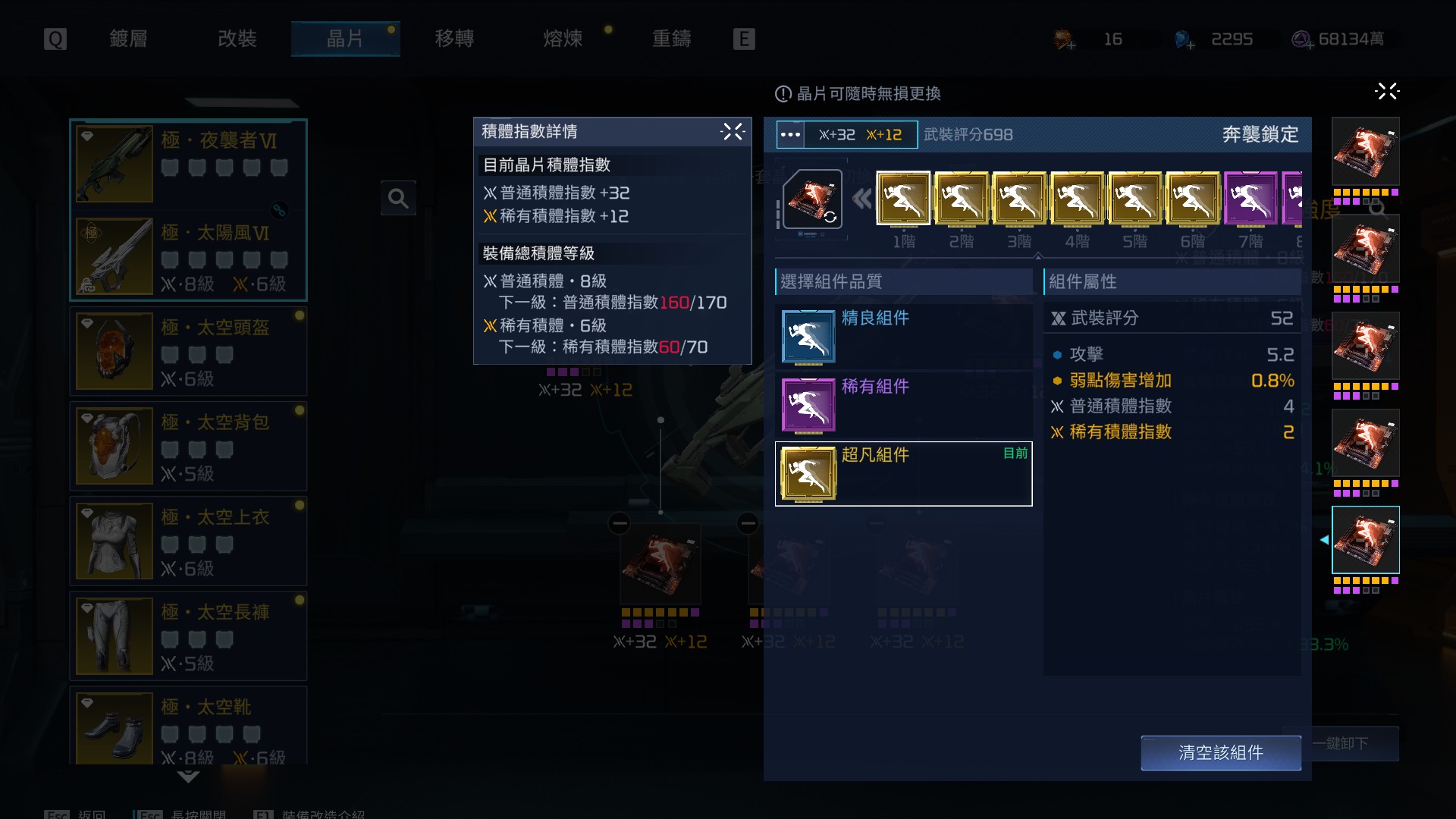Go to the 移轉 tab

click(454, 39)
